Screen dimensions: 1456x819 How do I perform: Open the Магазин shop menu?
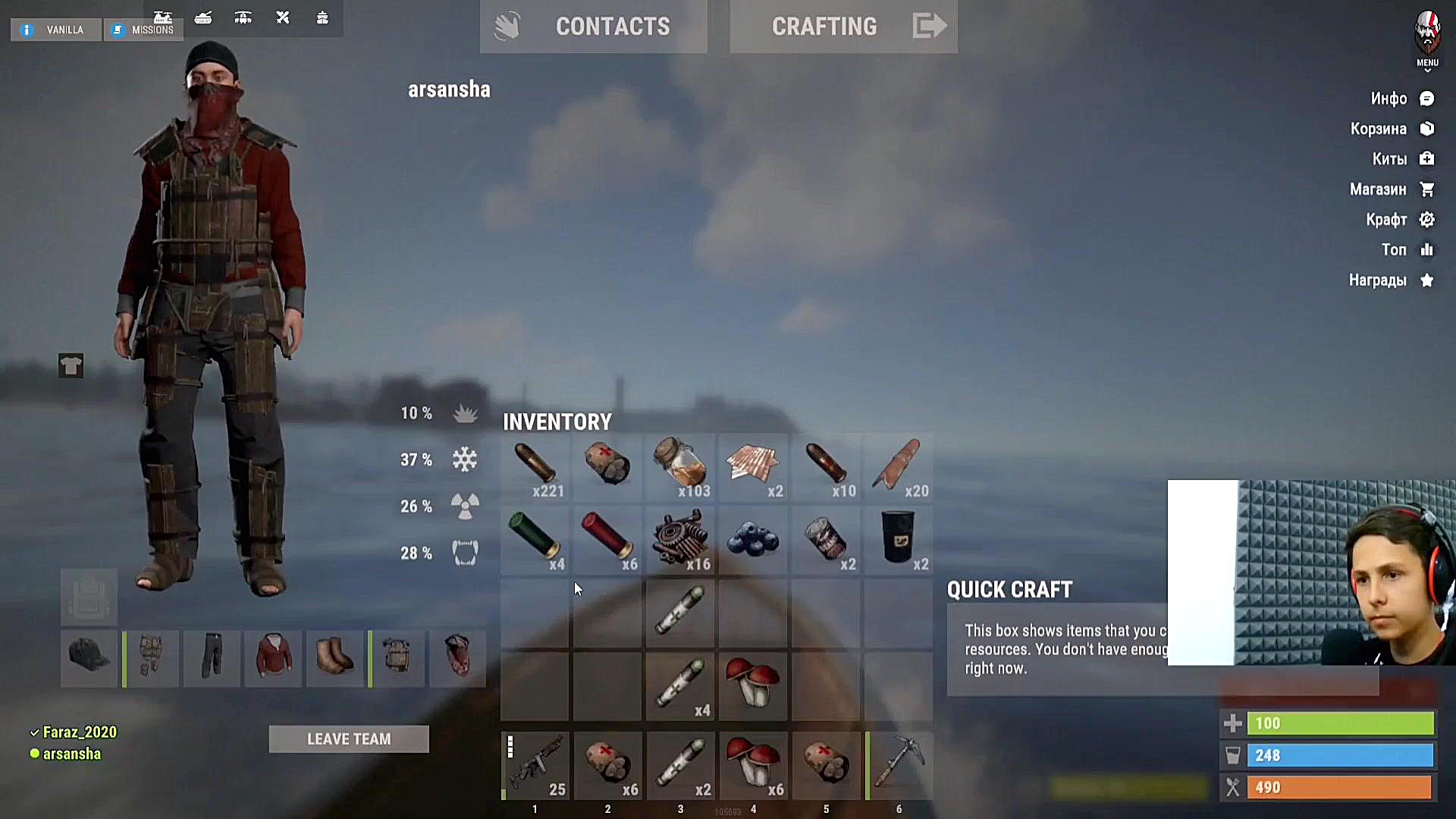click(1391, 190)
